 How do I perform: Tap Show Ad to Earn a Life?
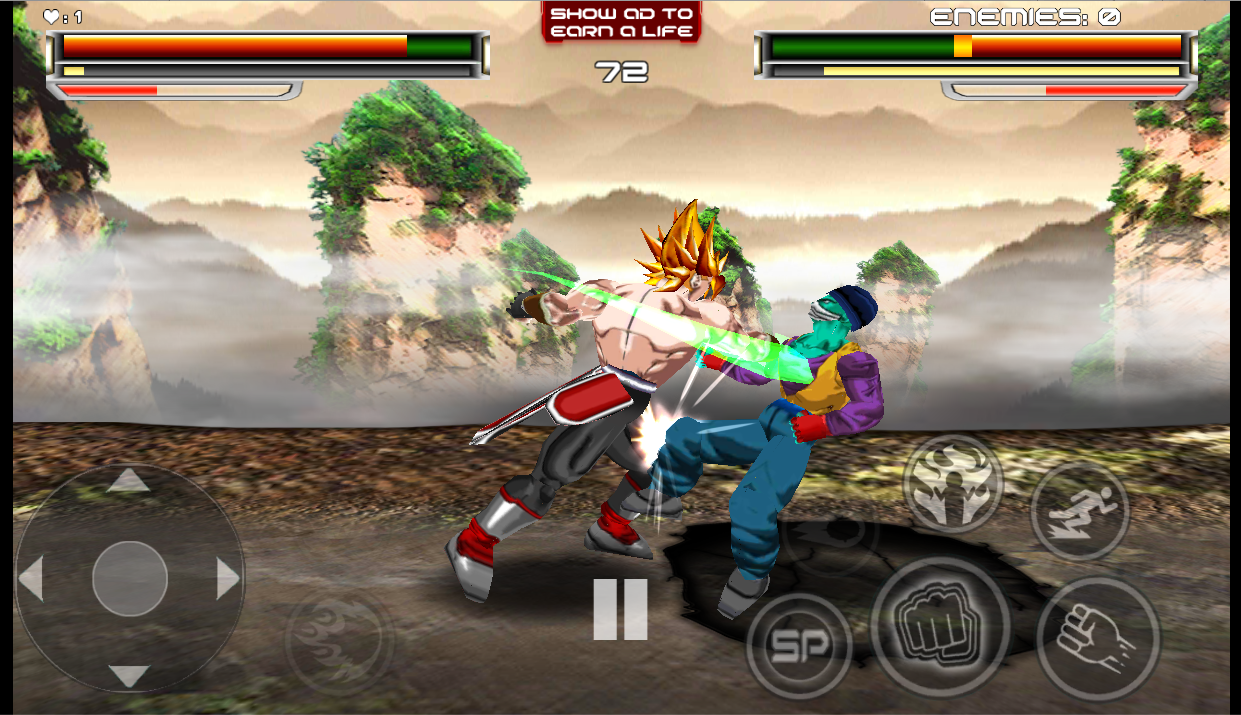click(621, 22)
